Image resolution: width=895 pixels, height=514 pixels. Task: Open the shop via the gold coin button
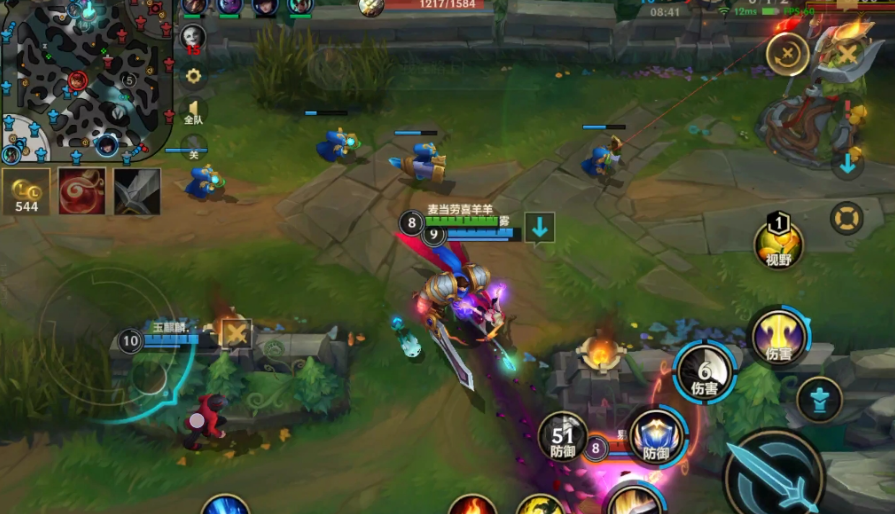[26, 190]
